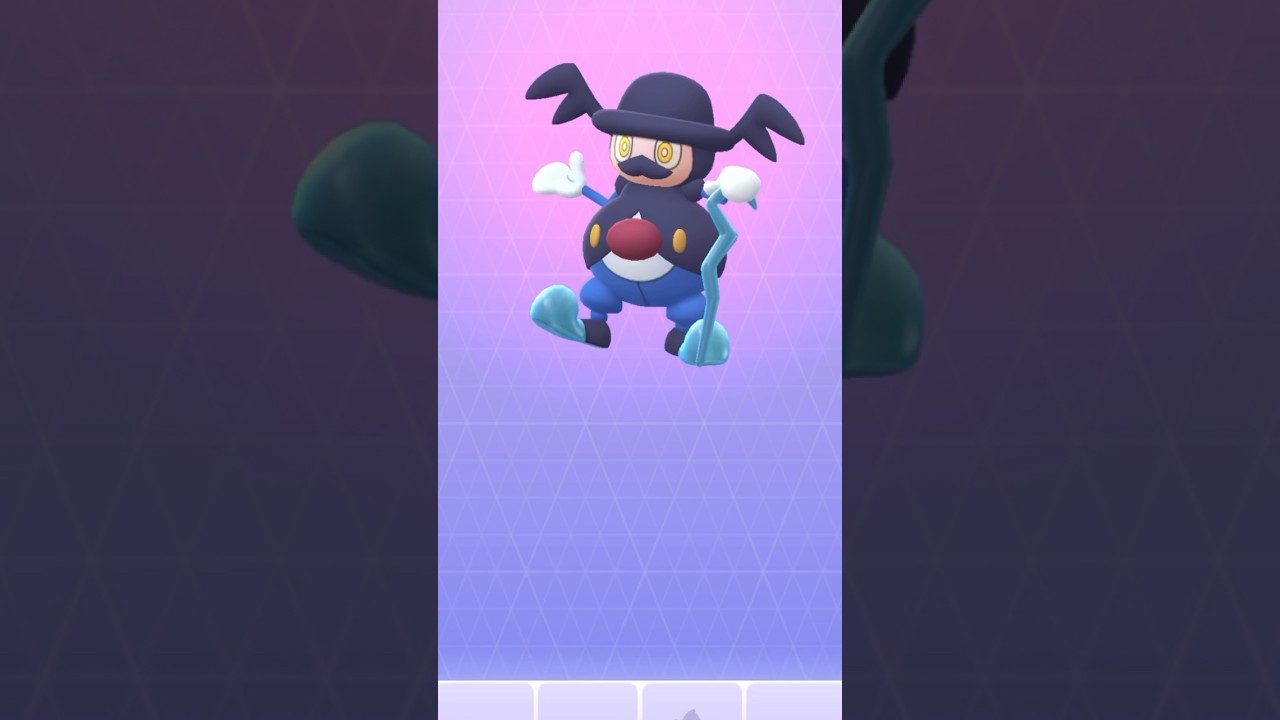1280x720 pixels.
Task: Select Mr. Rime's red belly button
Action: tap(633, 238)
